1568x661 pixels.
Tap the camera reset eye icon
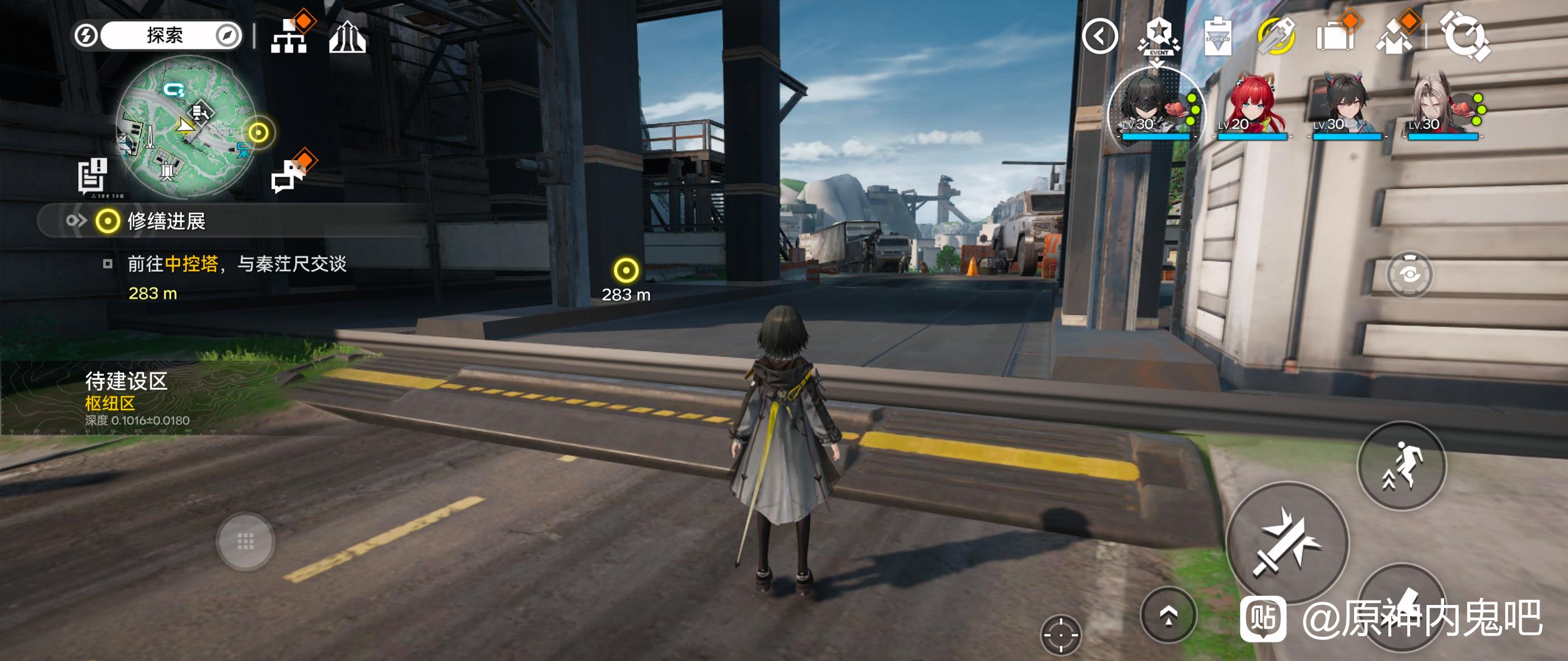point(1409,274)
